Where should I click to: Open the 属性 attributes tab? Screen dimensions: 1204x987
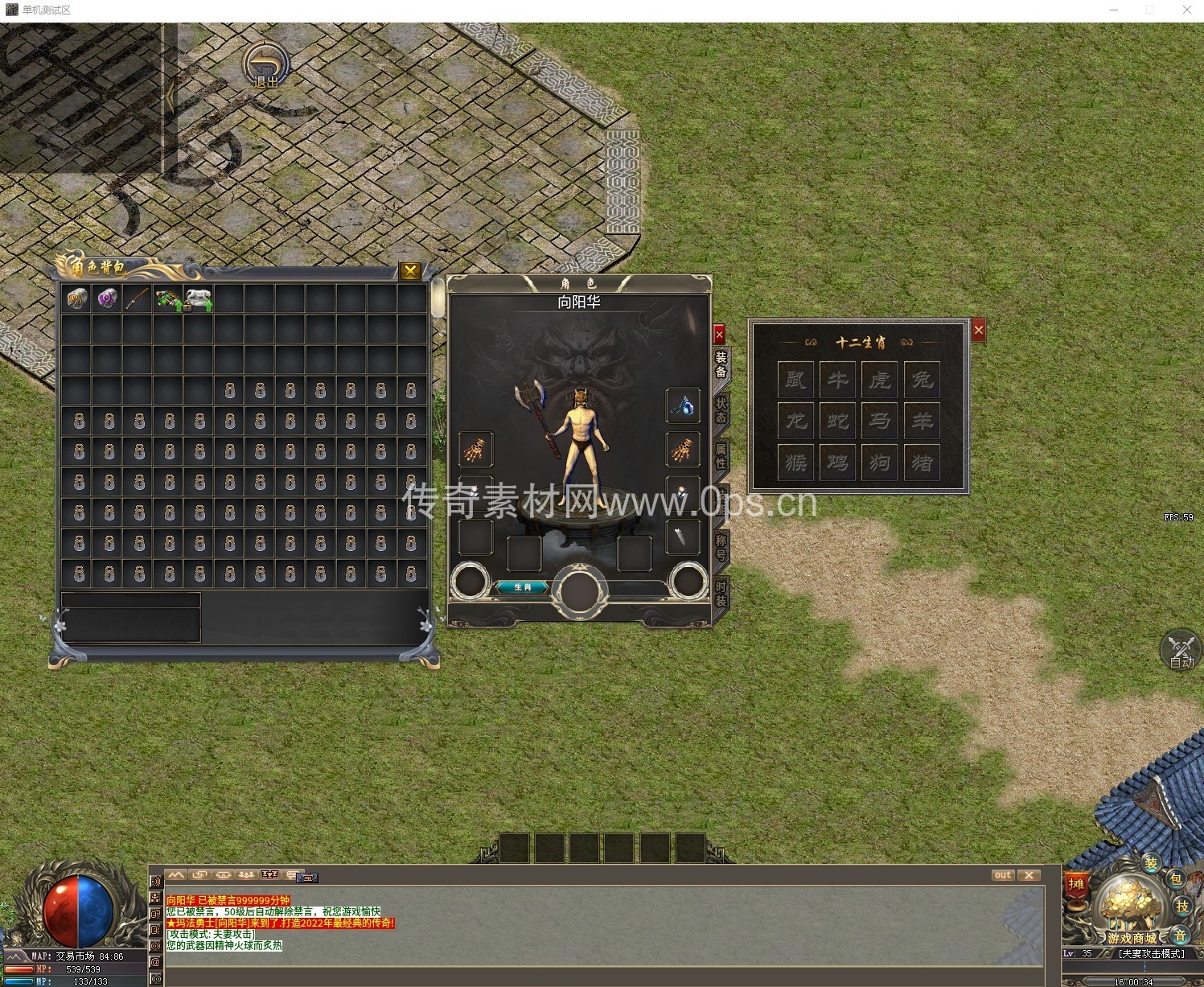click(x=721, y=456)
